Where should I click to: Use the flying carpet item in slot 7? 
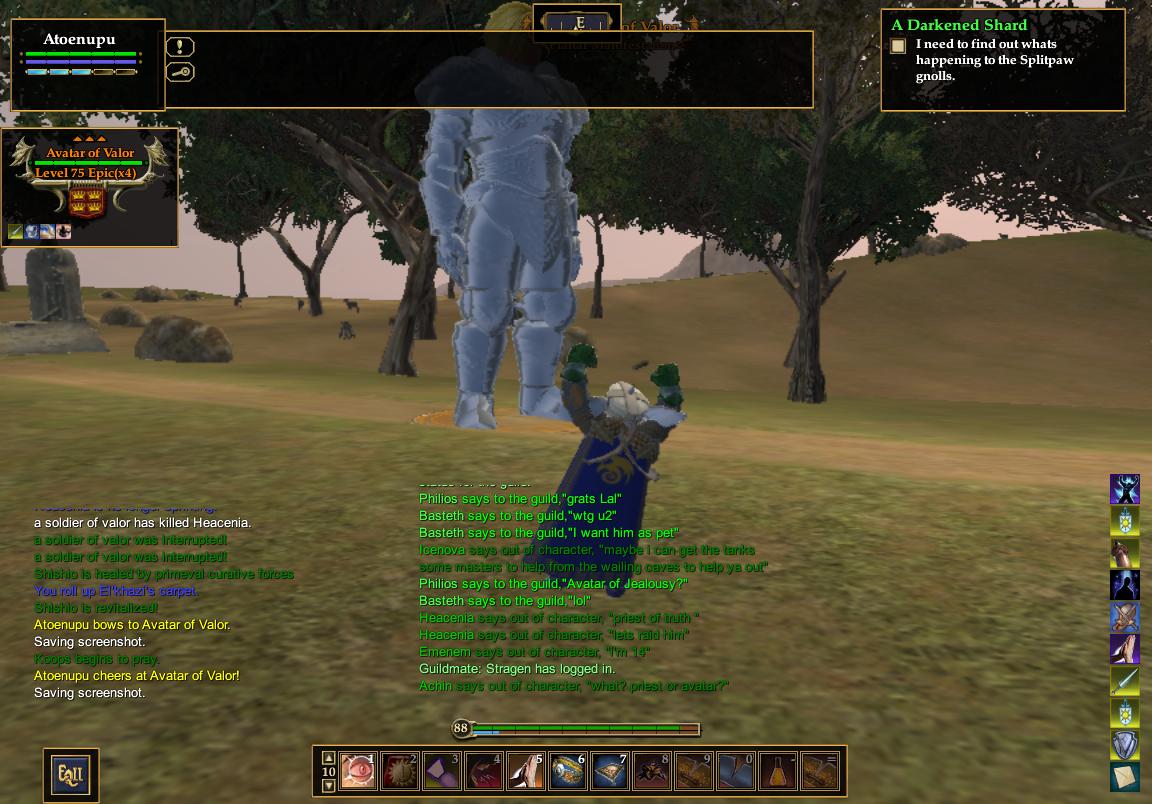(x=610, y=771)
